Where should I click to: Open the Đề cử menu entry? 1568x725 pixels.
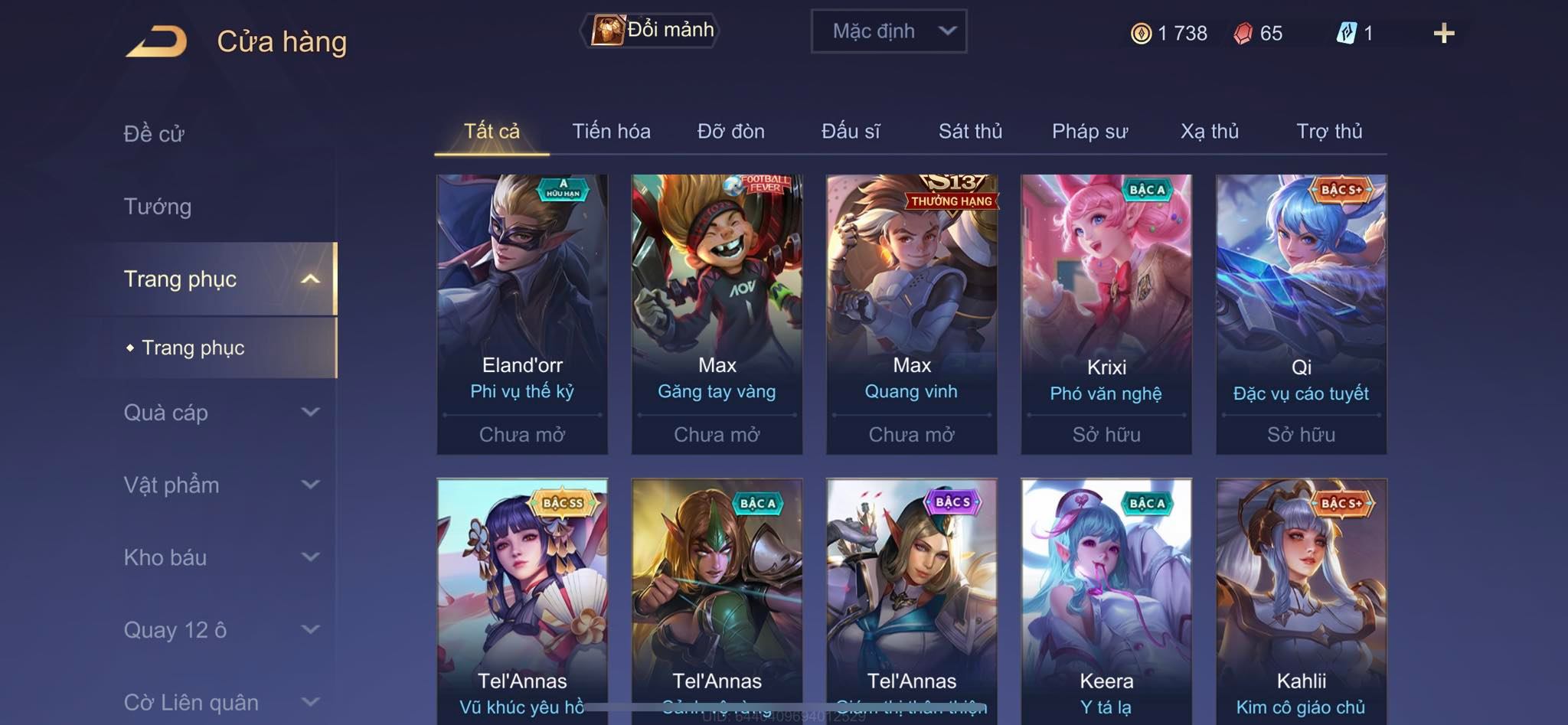154,134
